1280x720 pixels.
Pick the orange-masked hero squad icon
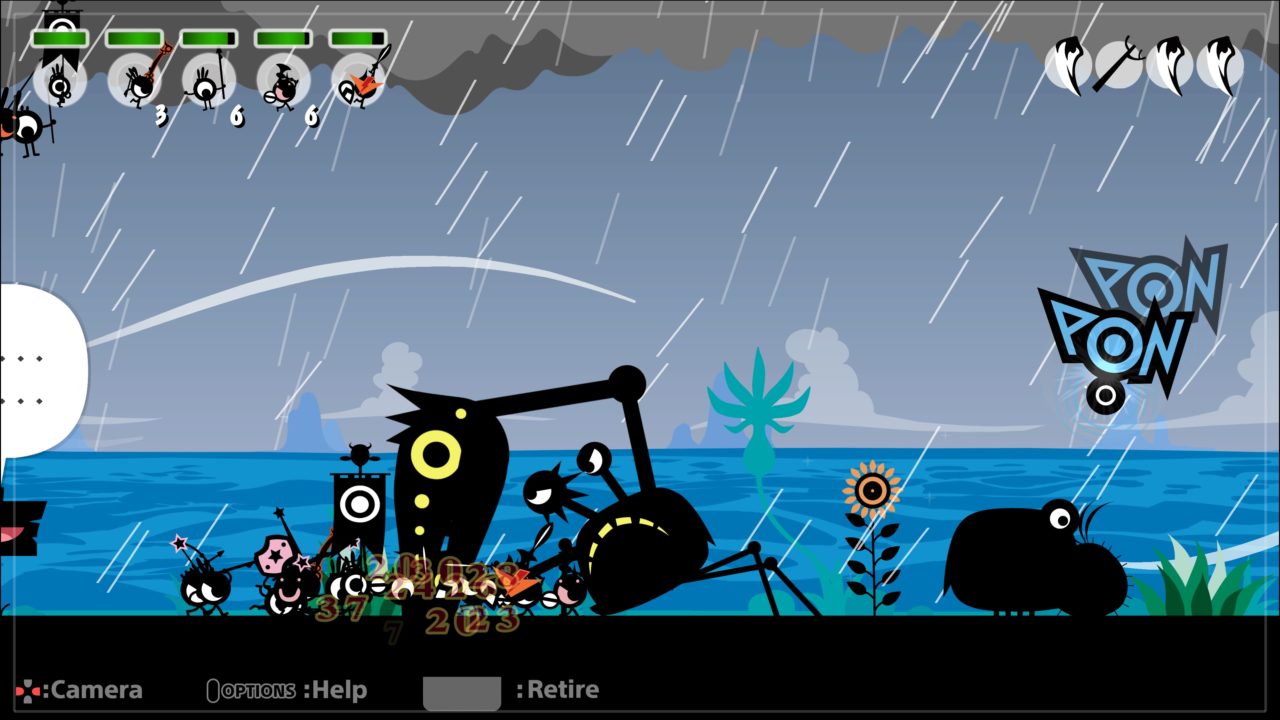click(358, 82)
